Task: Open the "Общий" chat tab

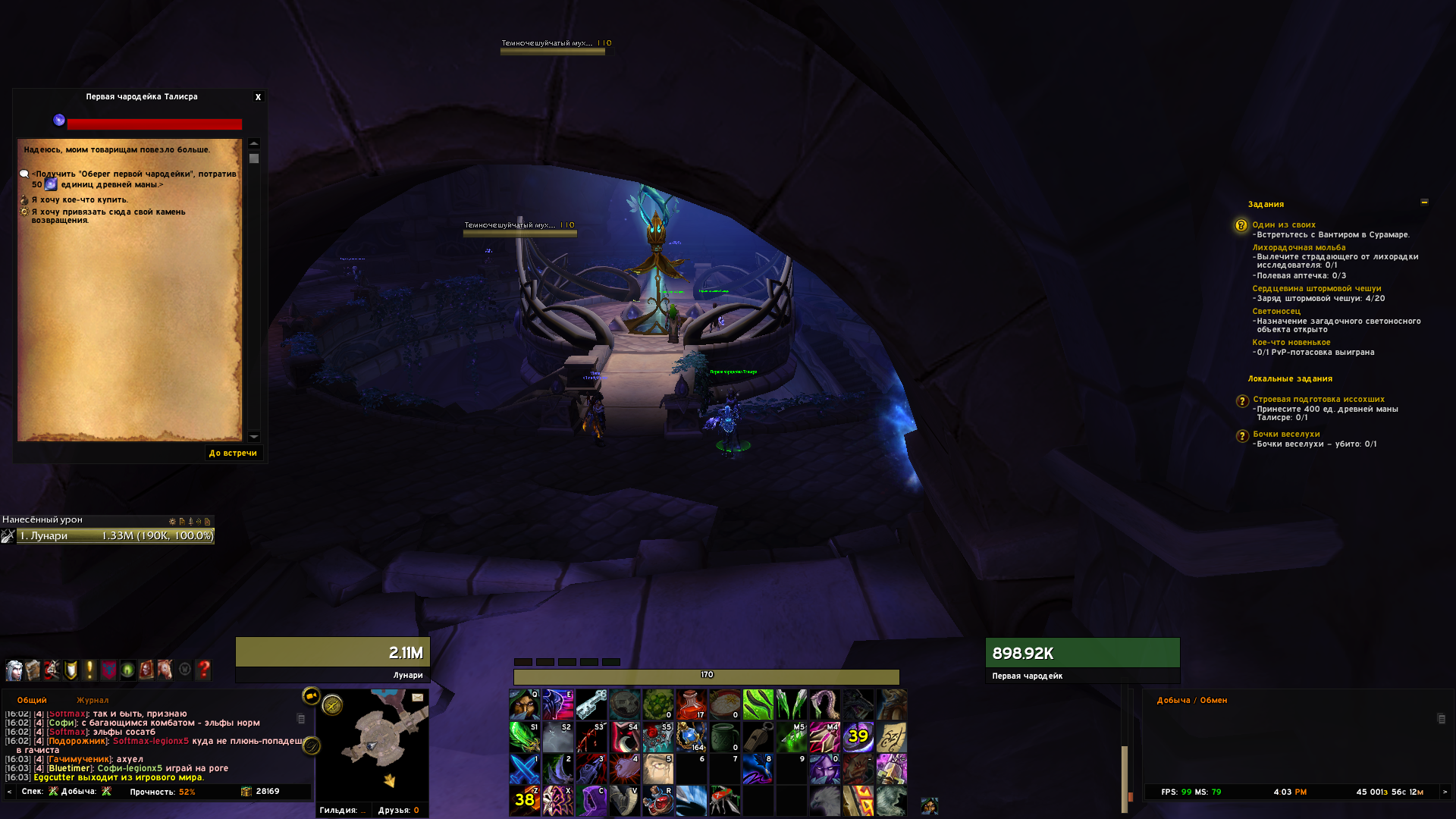Action: tap(32, 701)
